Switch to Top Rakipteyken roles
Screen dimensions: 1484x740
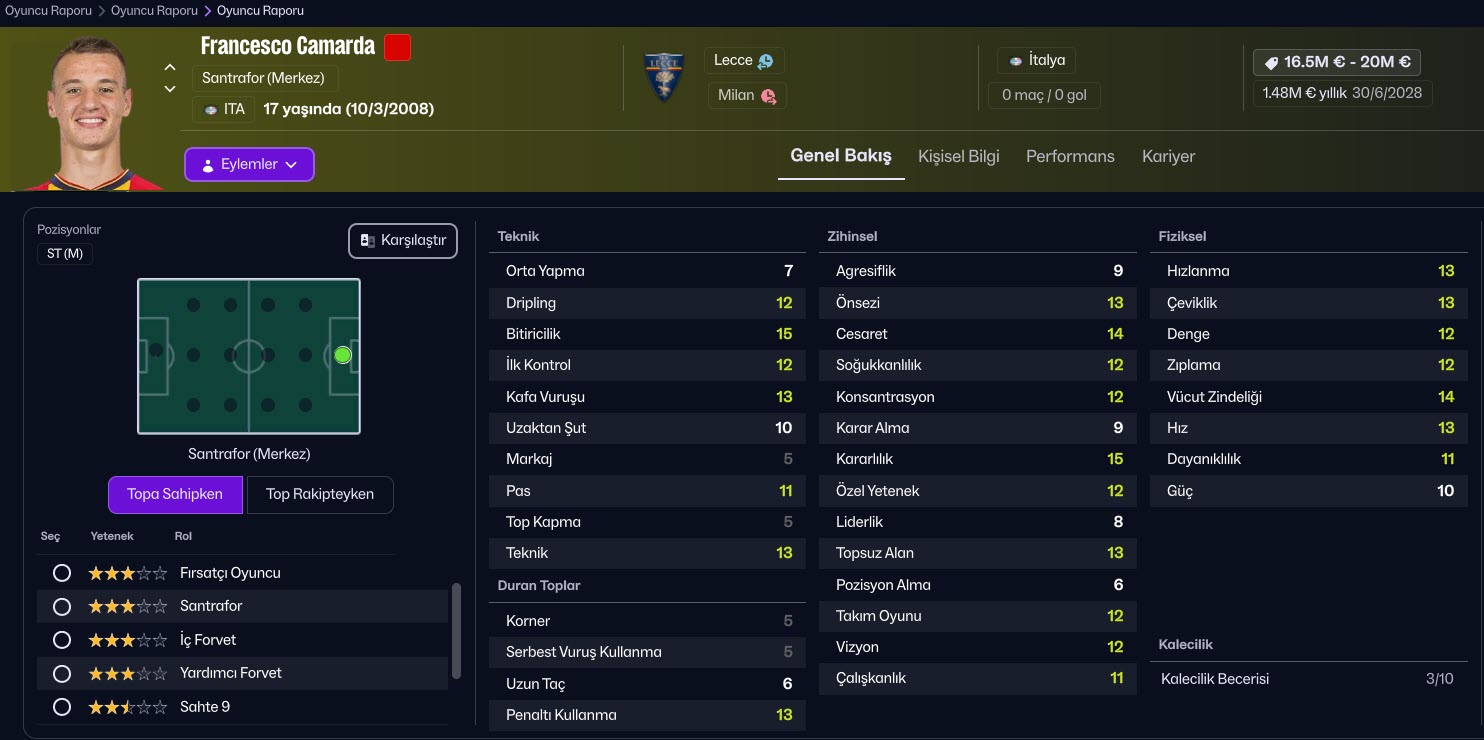(x=320, y=494)
